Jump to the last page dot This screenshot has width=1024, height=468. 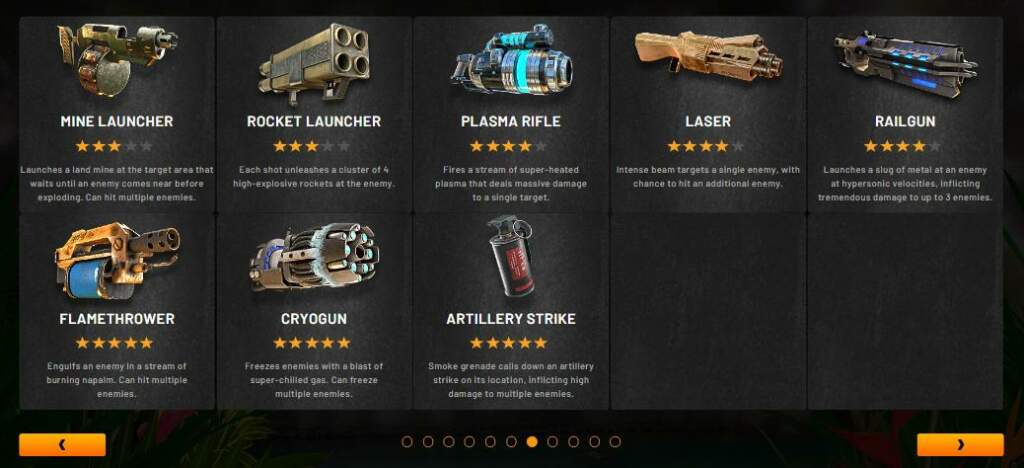coord(615,441)
